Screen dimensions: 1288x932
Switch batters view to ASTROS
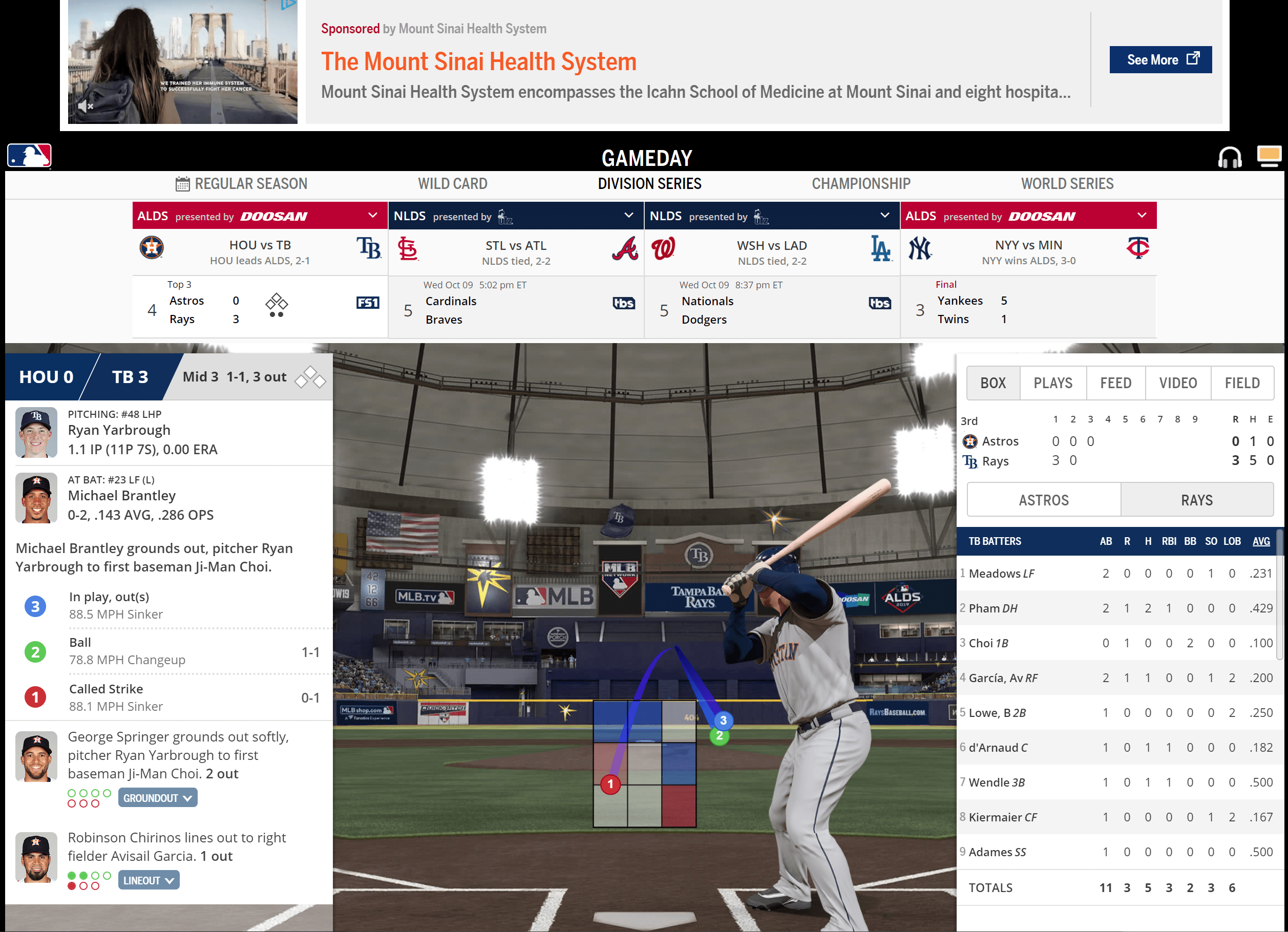[1043, 499]
